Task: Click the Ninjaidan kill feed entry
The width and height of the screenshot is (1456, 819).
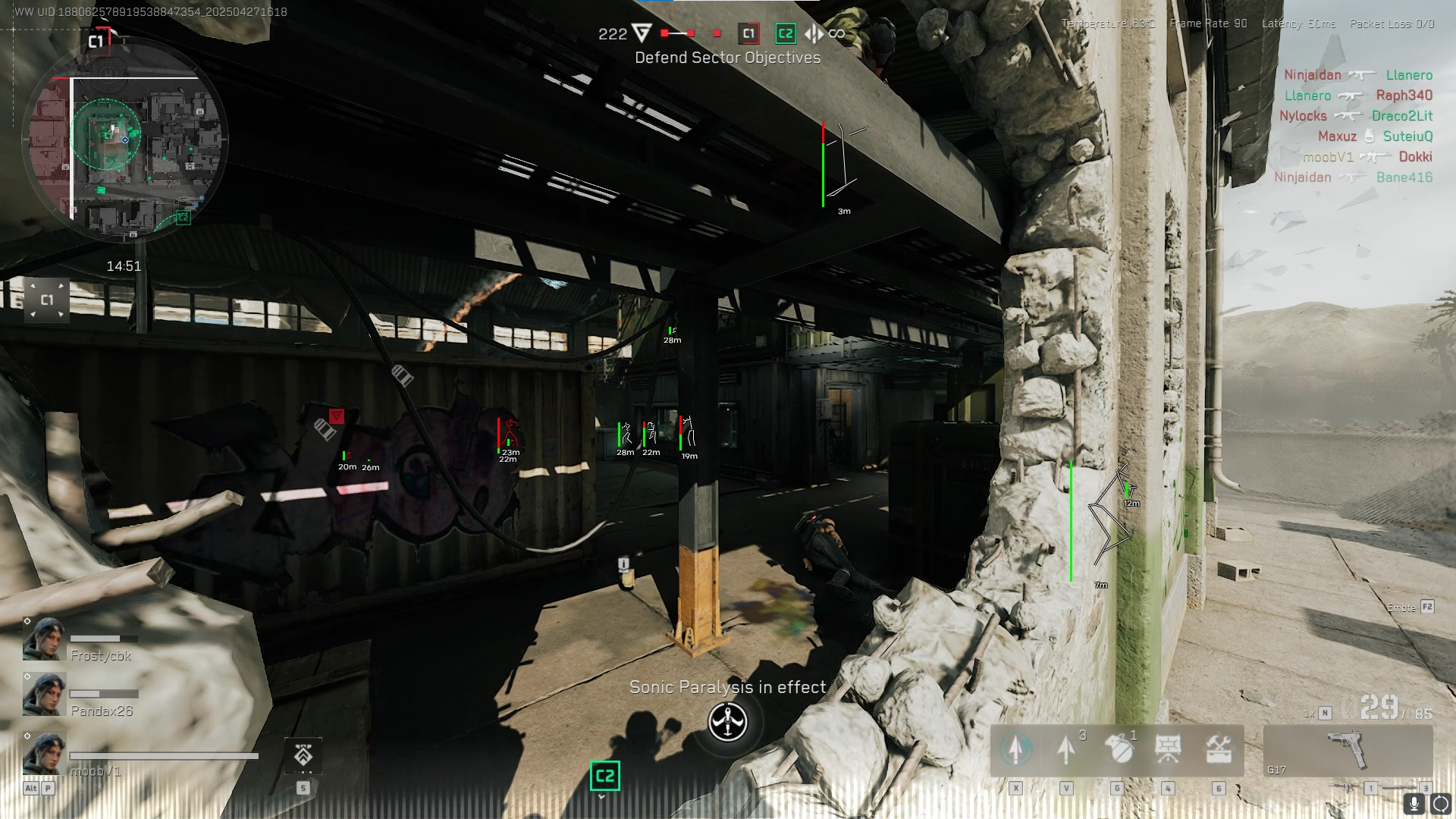Action: pyautogui.click(x=1312, y=75)
